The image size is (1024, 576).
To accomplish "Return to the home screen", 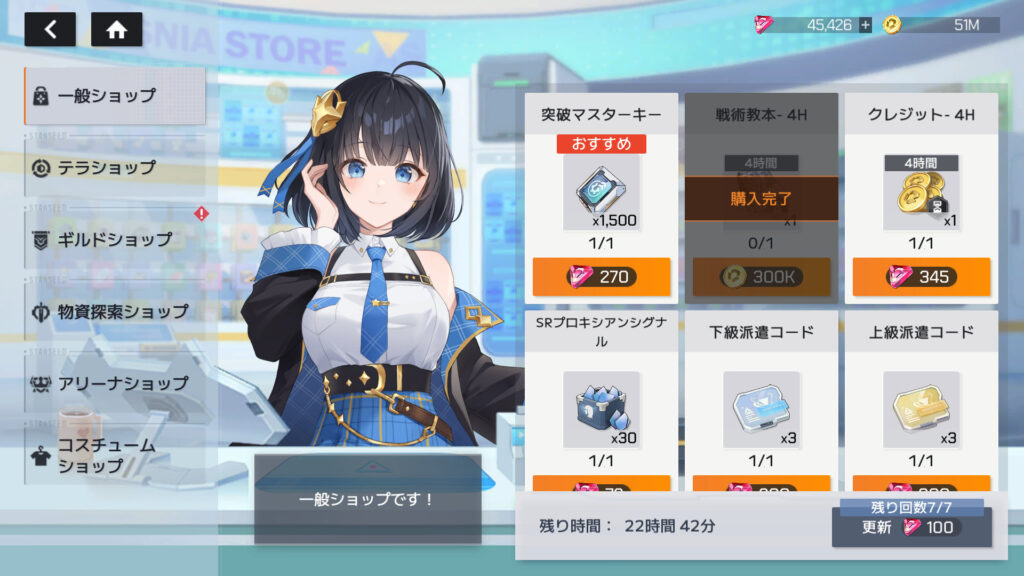I will (116, 29).
